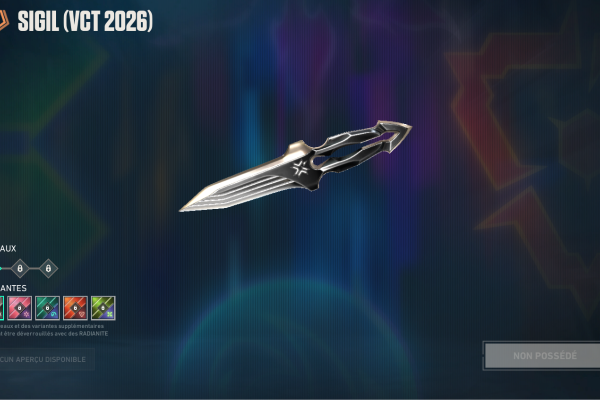The width and height of the screenshot is (600, 400).
Task: Click the NON POSSÉDÉ button
Action: [542, 356]
